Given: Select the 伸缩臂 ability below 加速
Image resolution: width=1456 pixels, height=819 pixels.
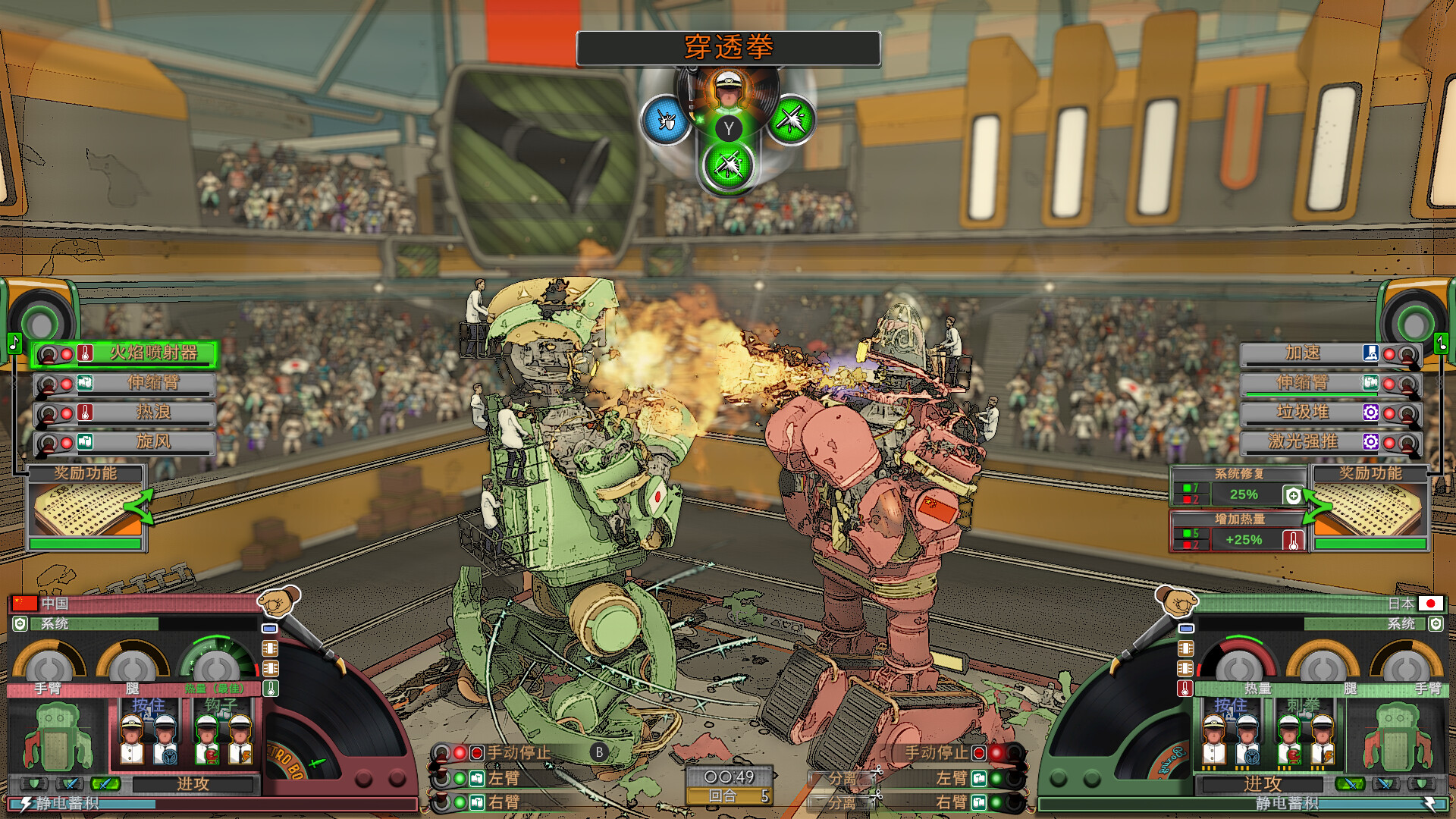Looking at the screenshot, I should 1302,383.
